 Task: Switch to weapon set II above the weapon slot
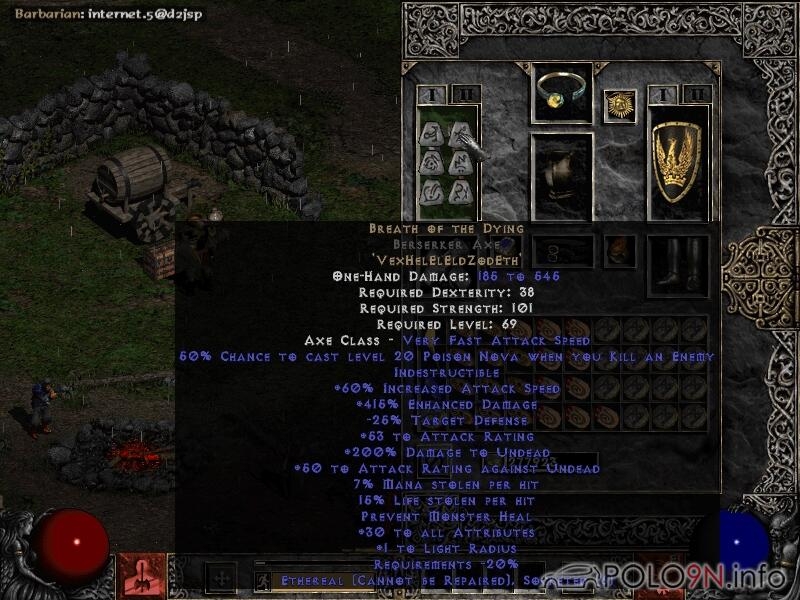(464, 94)
